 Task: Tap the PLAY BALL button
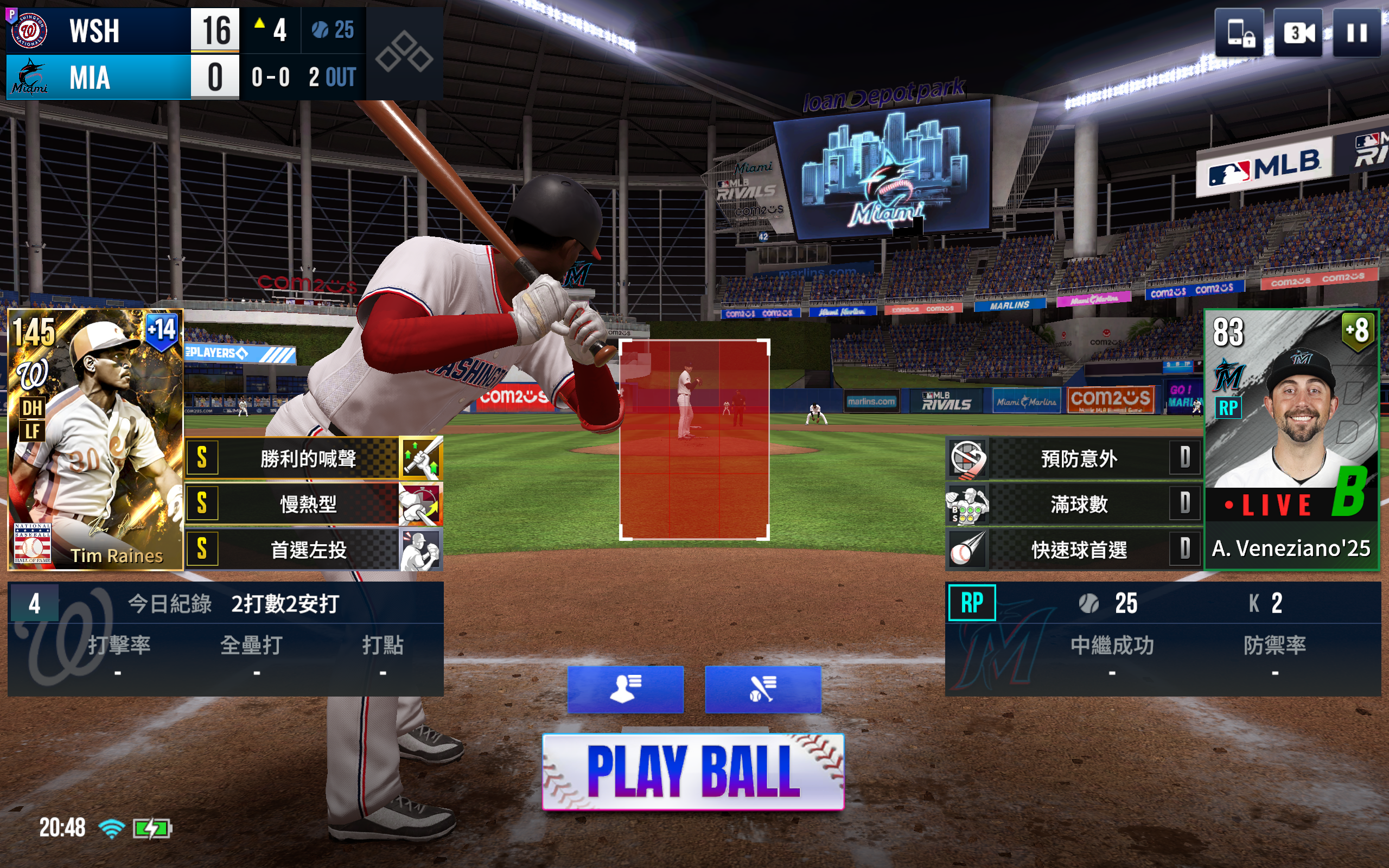pos(693,771)
